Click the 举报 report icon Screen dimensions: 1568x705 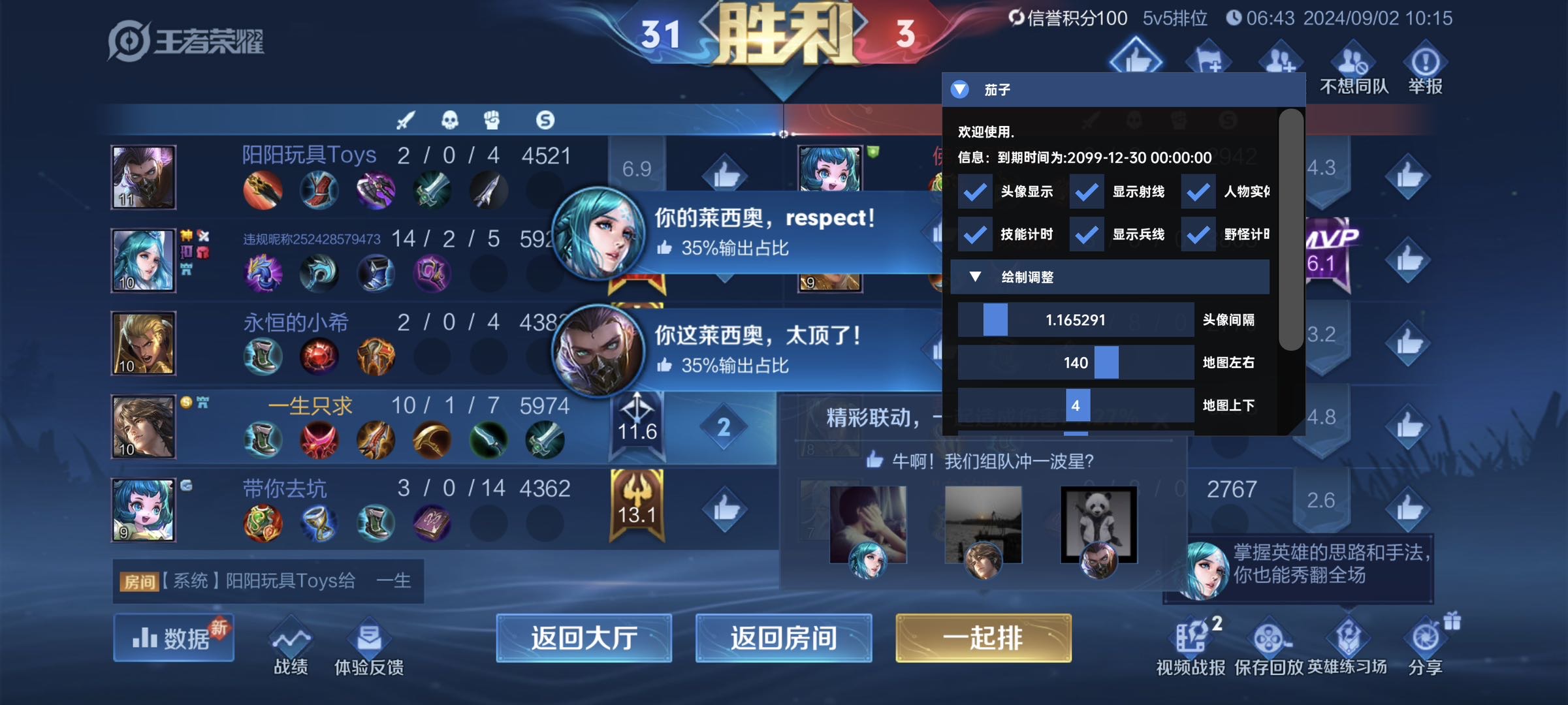coord(1426,61)
